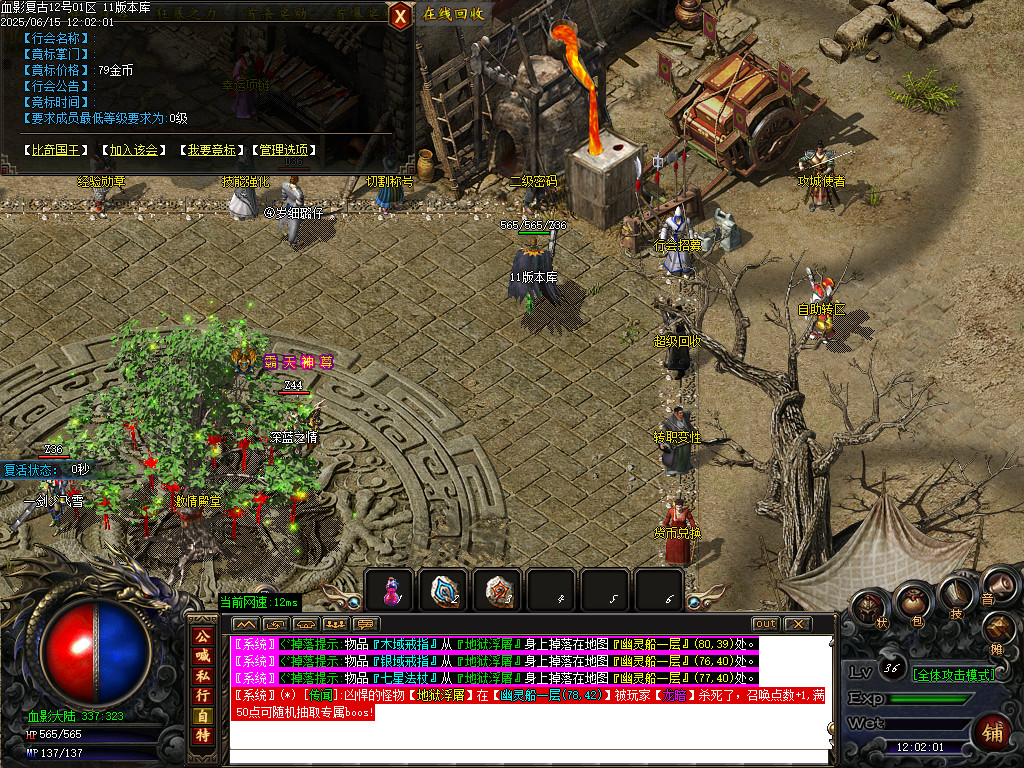Select the blue rune stone in slot 2
The height and width of the screenshot is (768, 1024).
[x=444, y=590]
